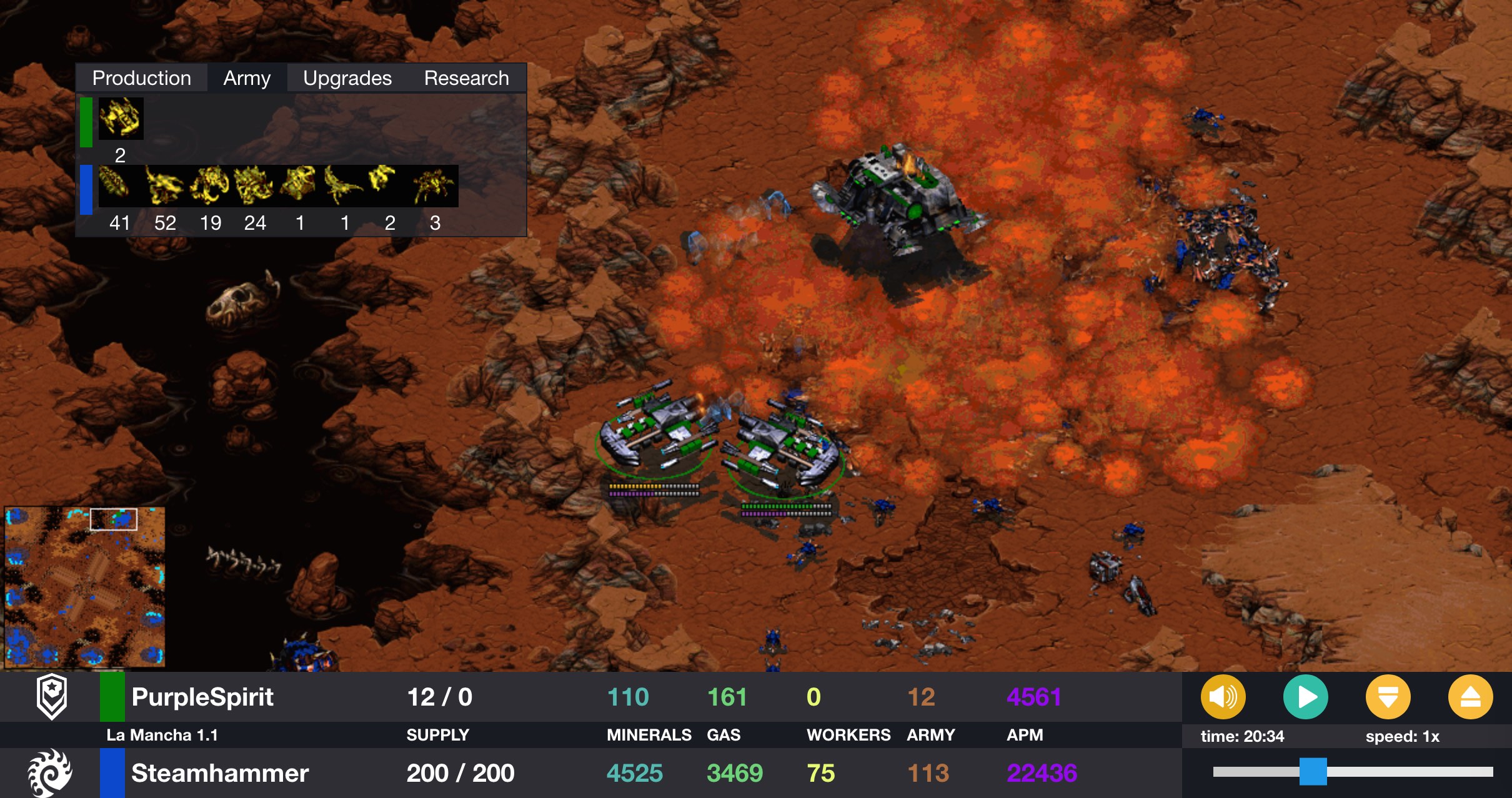Click the orange down-arrow speed button
This screenshot has width=1512, height=798.
tap(1388, 697)
